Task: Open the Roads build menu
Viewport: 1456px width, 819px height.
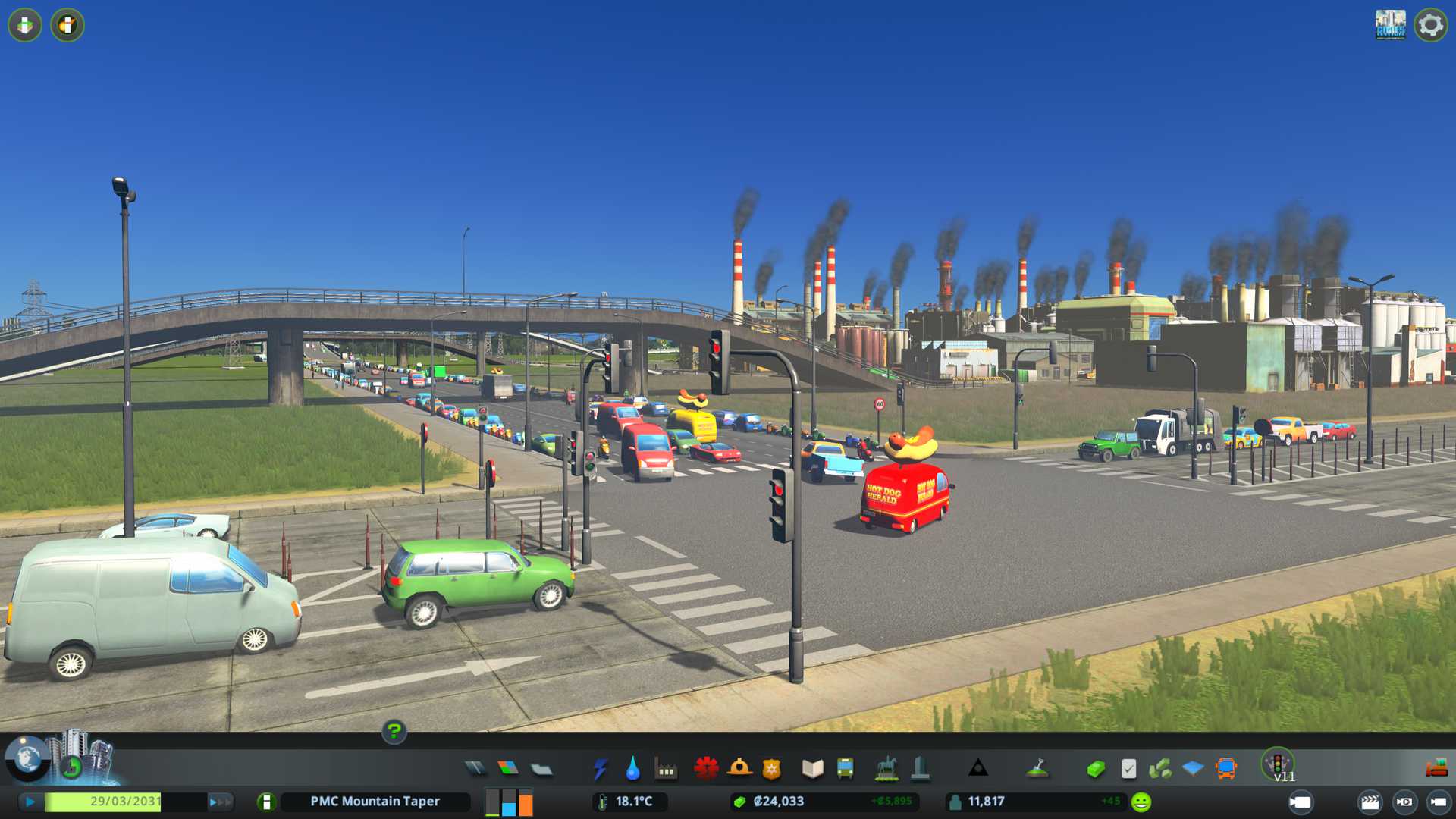Action: tap(475, 769)
